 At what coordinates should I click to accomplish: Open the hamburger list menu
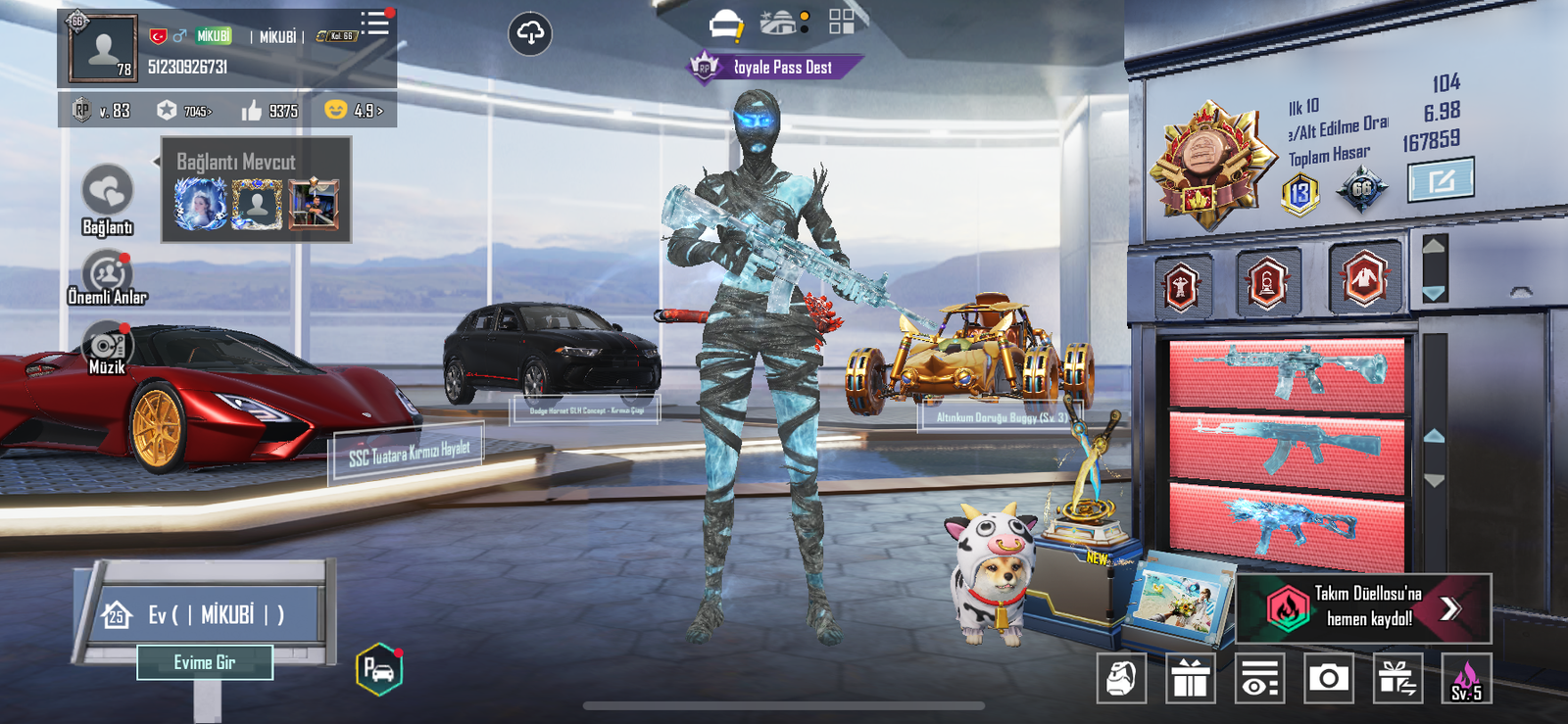374,24
